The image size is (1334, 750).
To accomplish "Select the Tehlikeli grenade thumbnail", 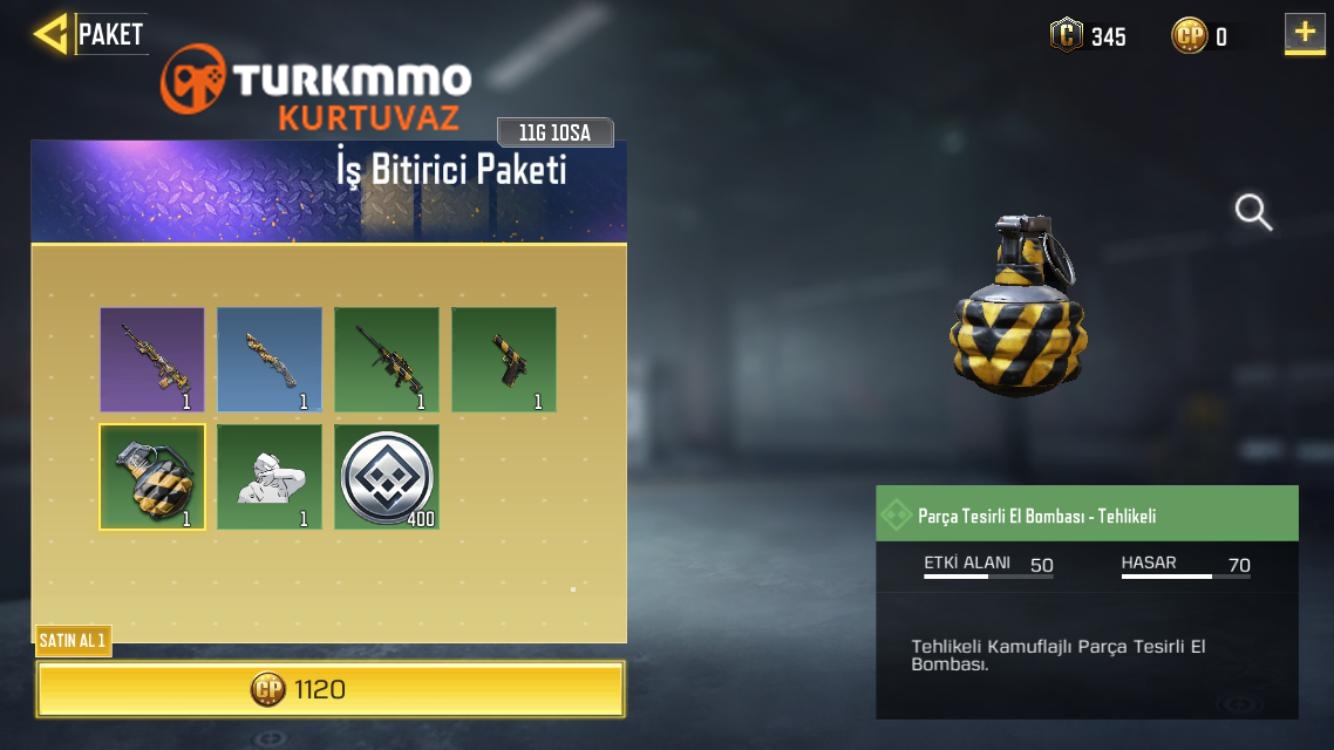I will tap(152, 478).
